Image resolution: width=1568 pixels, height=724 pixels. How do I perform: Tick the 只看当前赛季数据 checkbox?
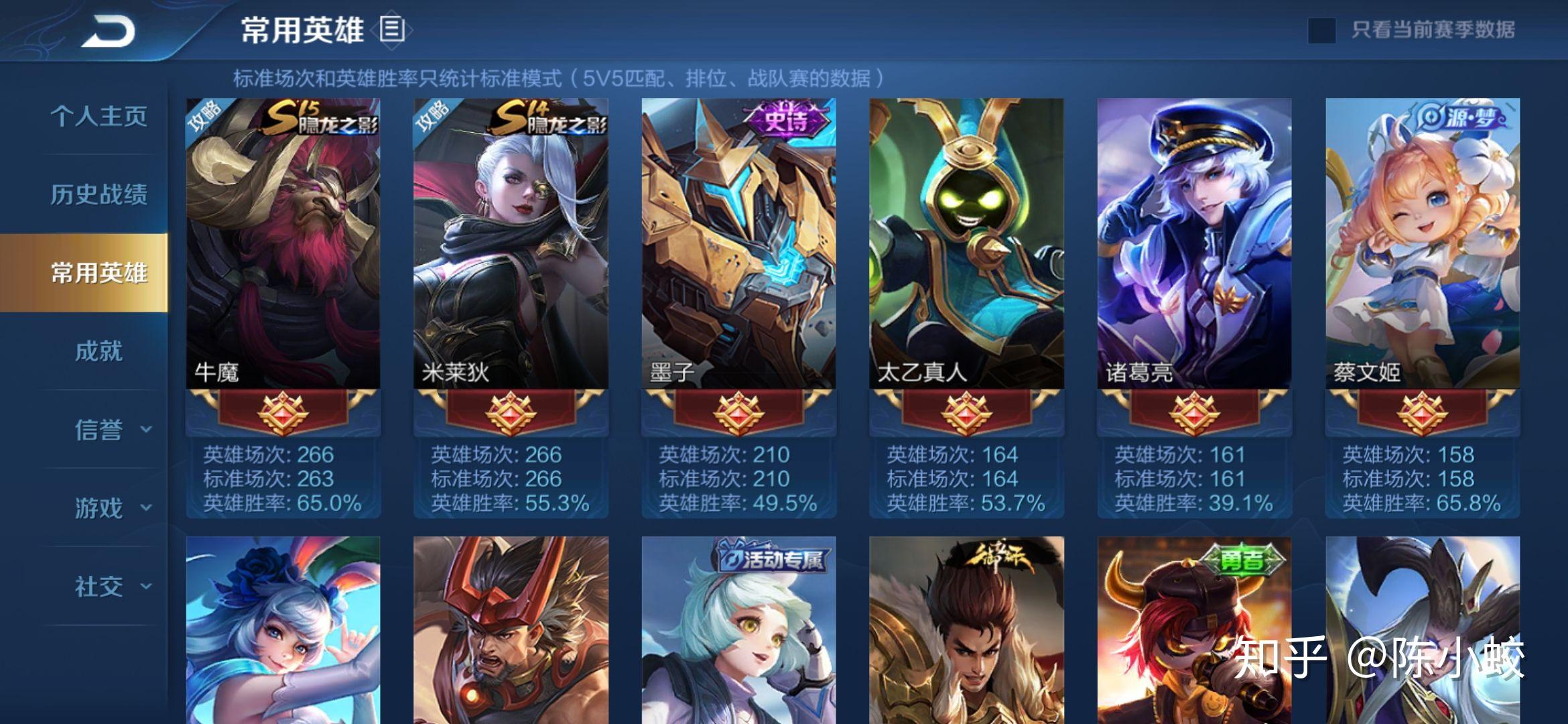[x=1321, y=30]
